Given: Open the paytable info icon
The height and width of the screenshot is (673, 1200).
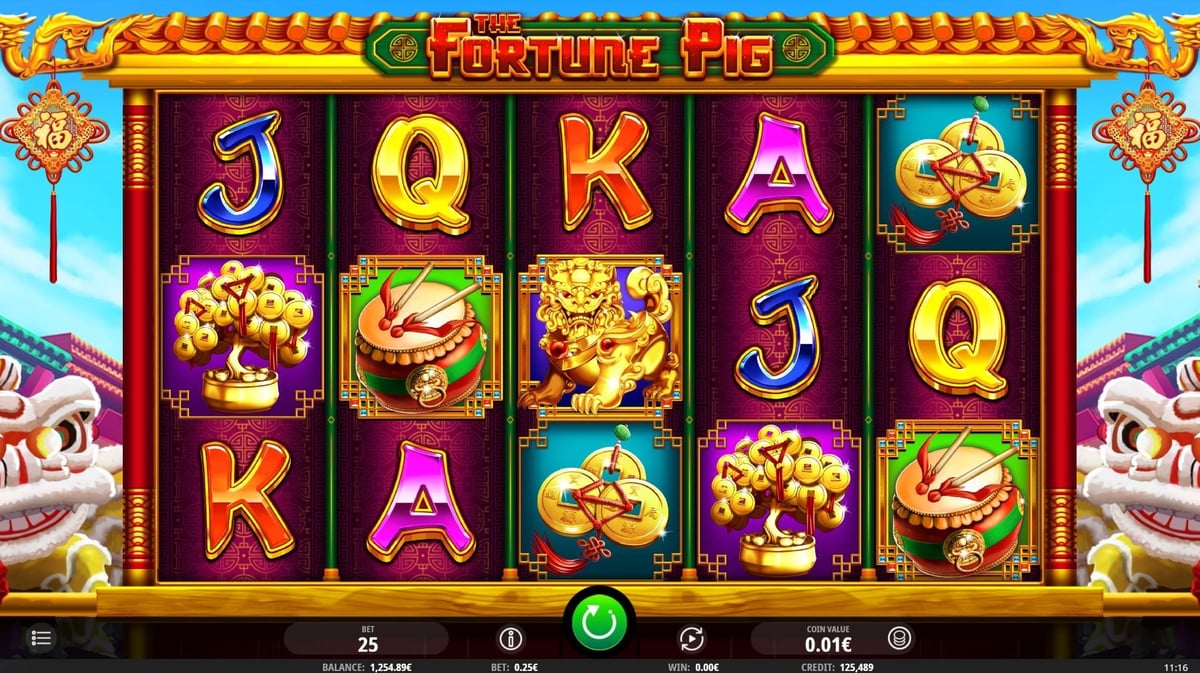Looking at the screenshot, I should pyautogui.click(x=510, y=638).
